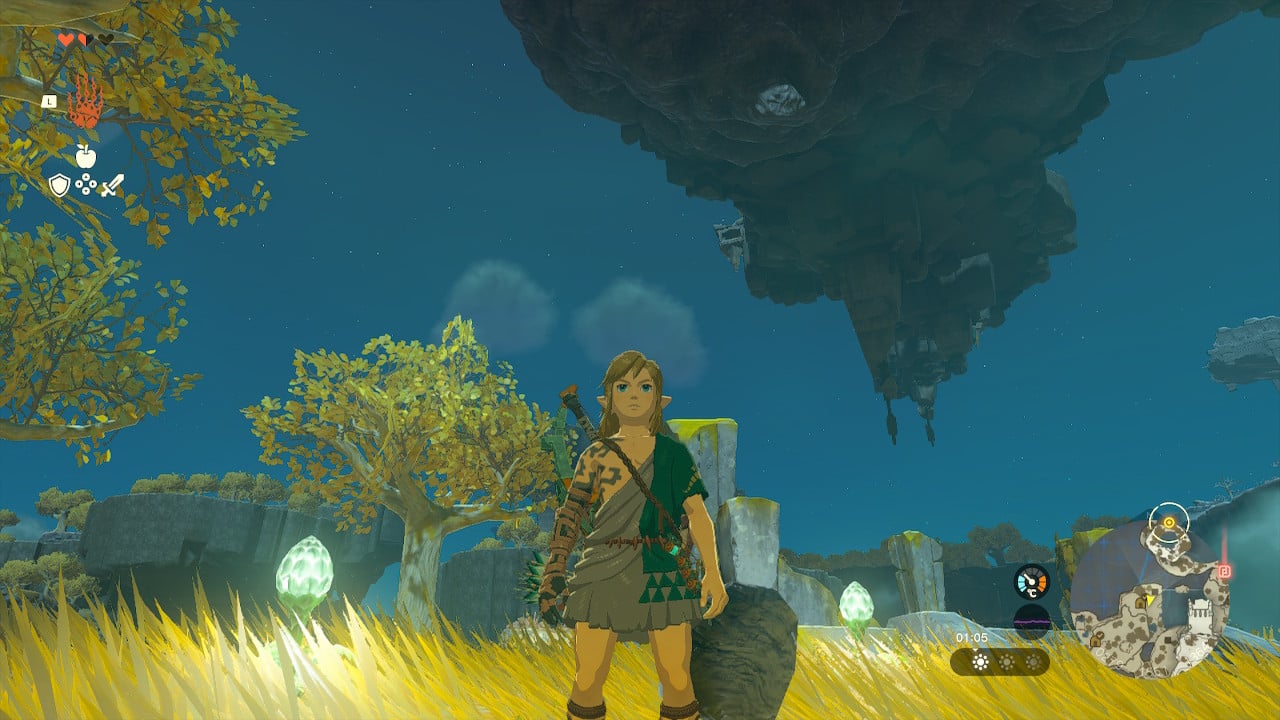
Task: Click the yellow objective marker on minimap
Action: (1168, 522)
